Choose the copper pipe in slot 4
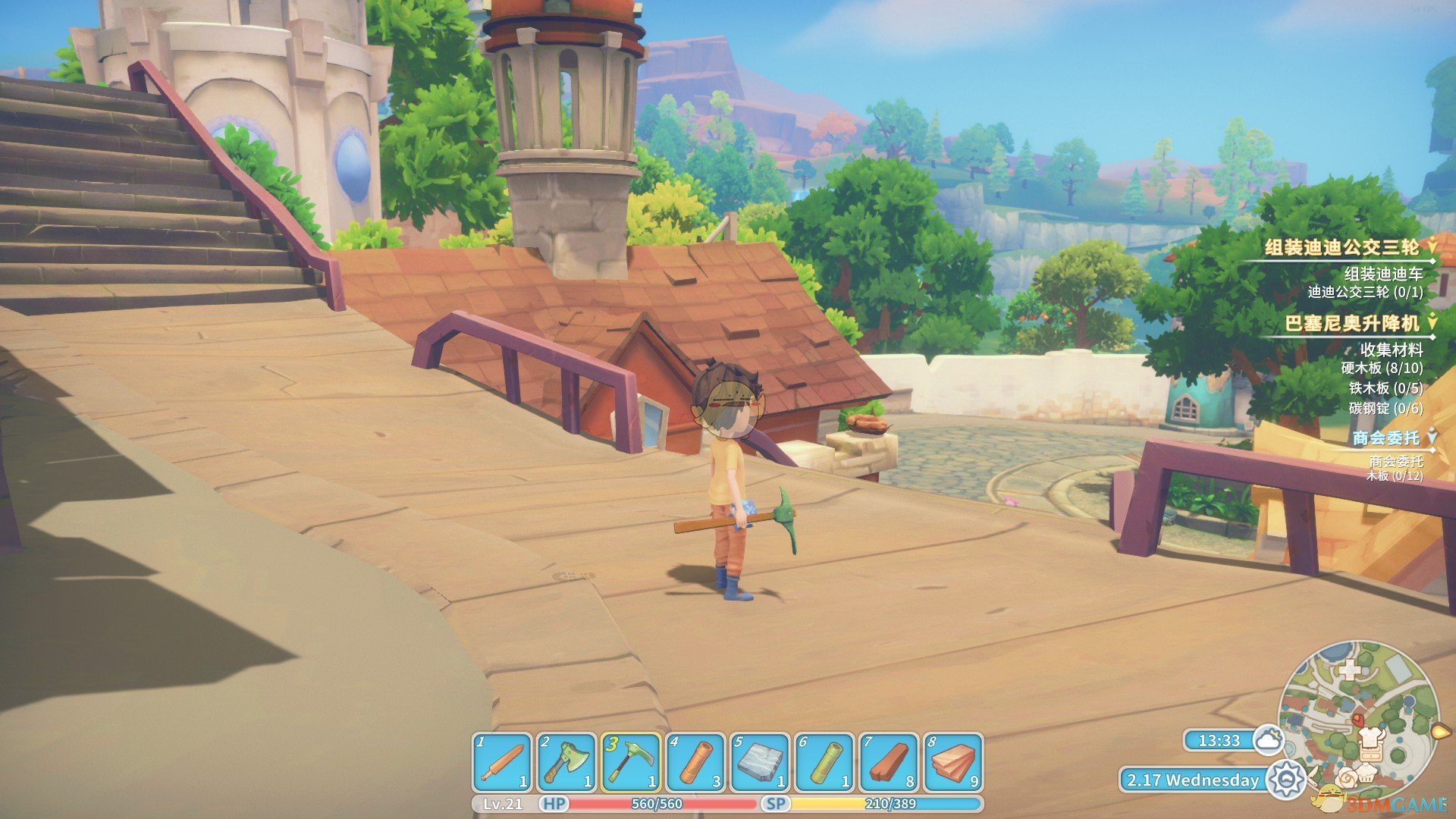Viewport: 1456px width, 819px height. (695, 762)
